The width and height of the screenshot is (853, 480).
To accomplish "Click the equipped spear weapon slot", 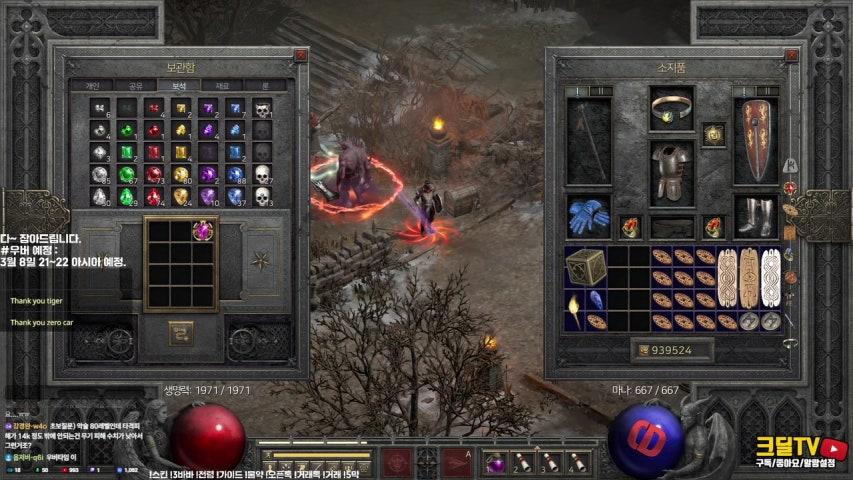I will (x=588, y=139).
